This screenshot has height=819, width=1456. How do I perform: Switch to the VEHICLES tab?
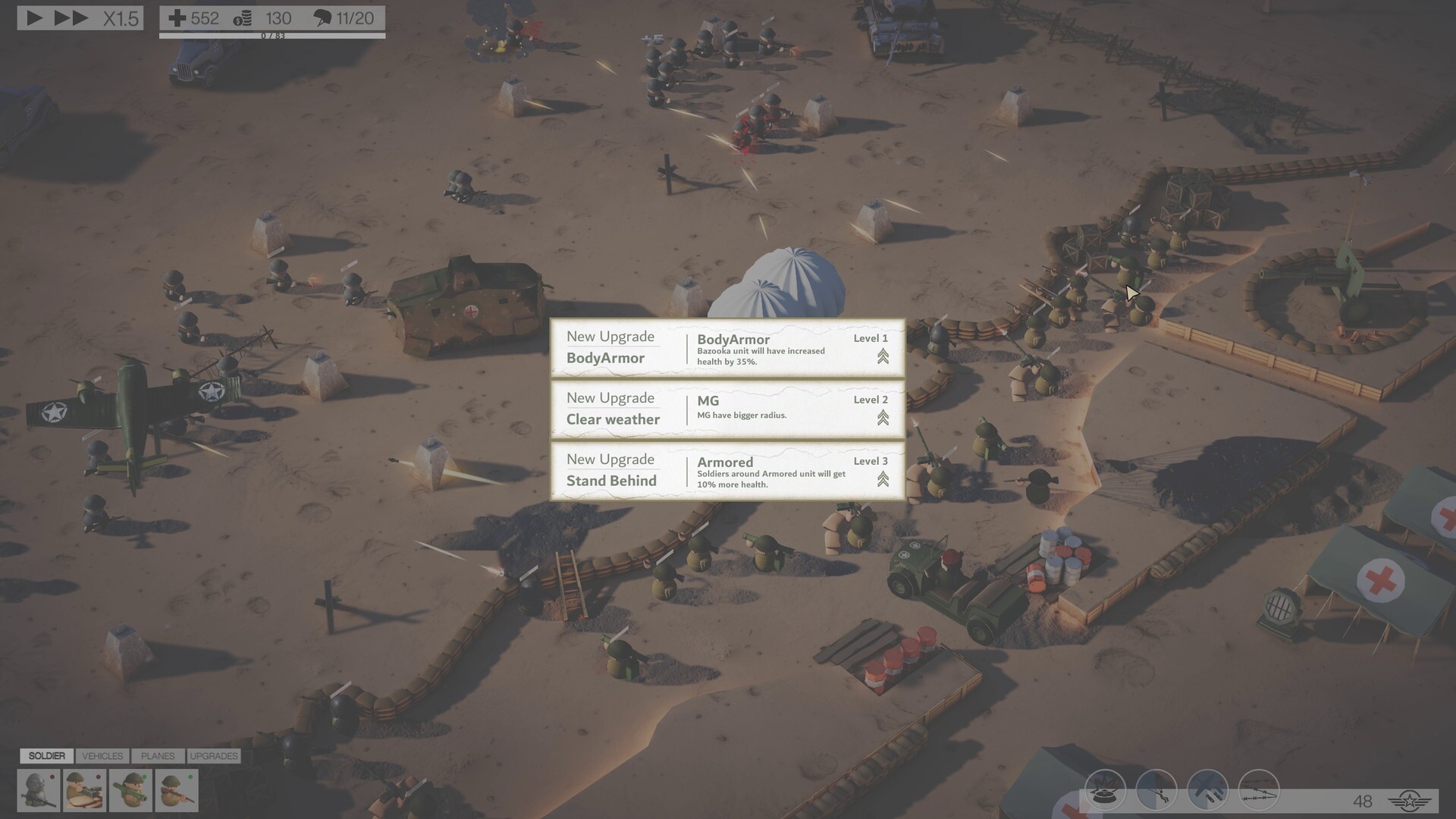pos(102,755)
